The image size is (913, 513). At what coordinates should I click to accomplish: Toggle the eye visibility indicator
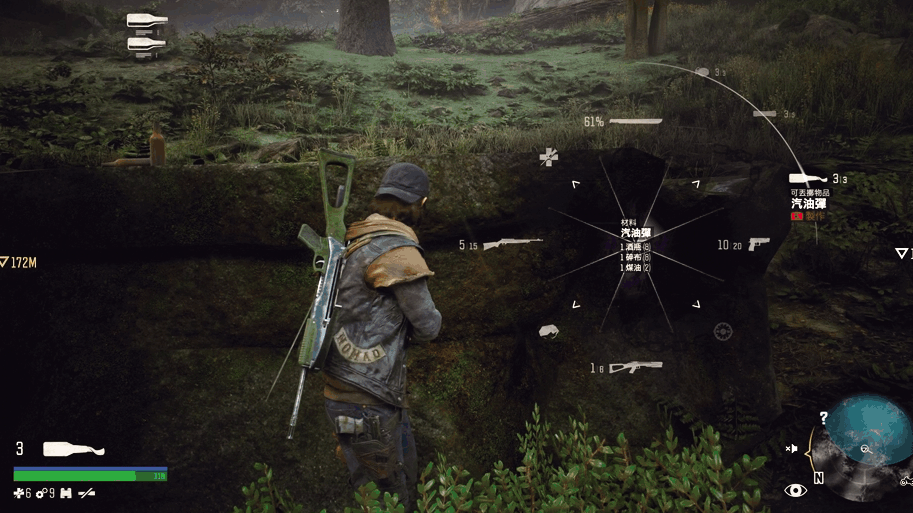point(796,490)
